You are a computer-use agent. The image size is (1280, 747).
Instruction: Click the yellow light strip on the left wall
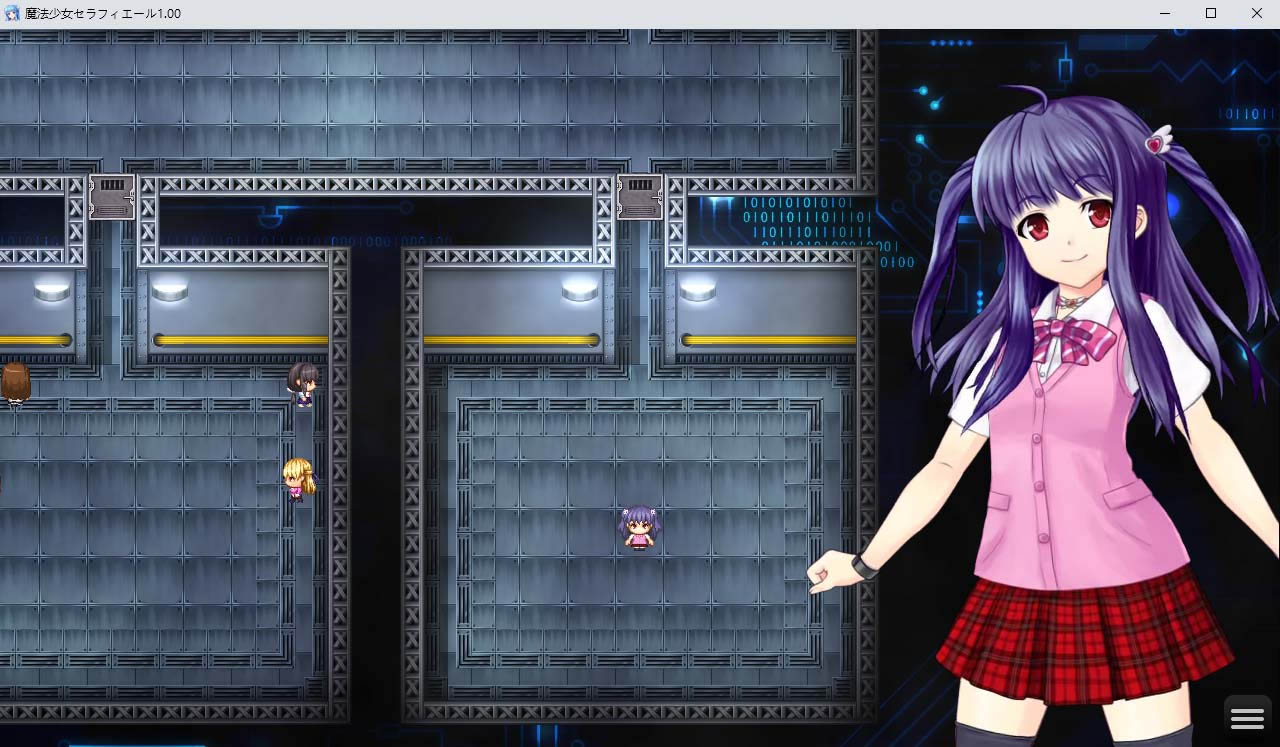click(x=240, y=340)
